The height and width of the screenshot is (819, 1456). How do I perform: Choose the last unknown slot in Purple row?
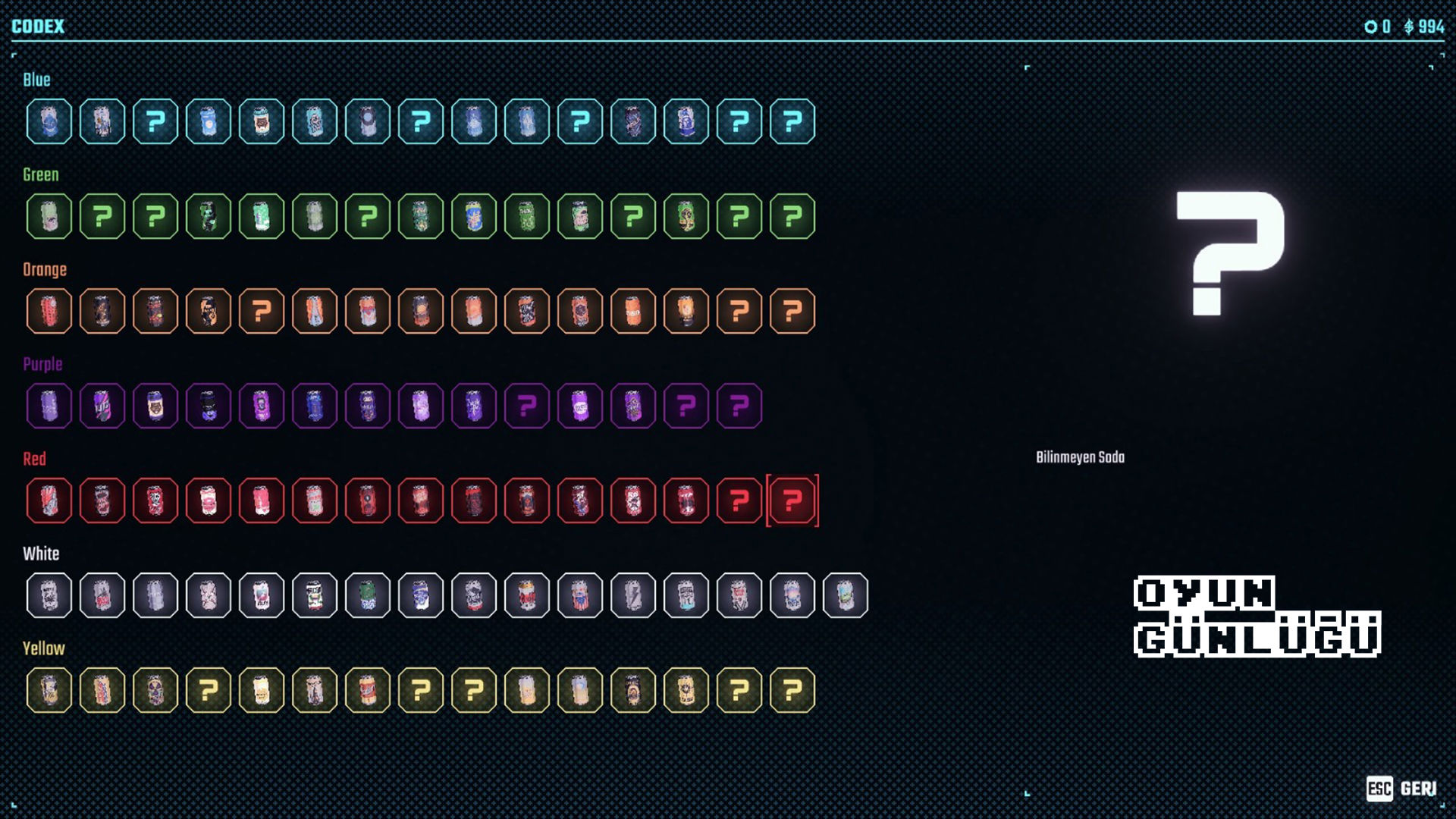(x=739, y=406)
